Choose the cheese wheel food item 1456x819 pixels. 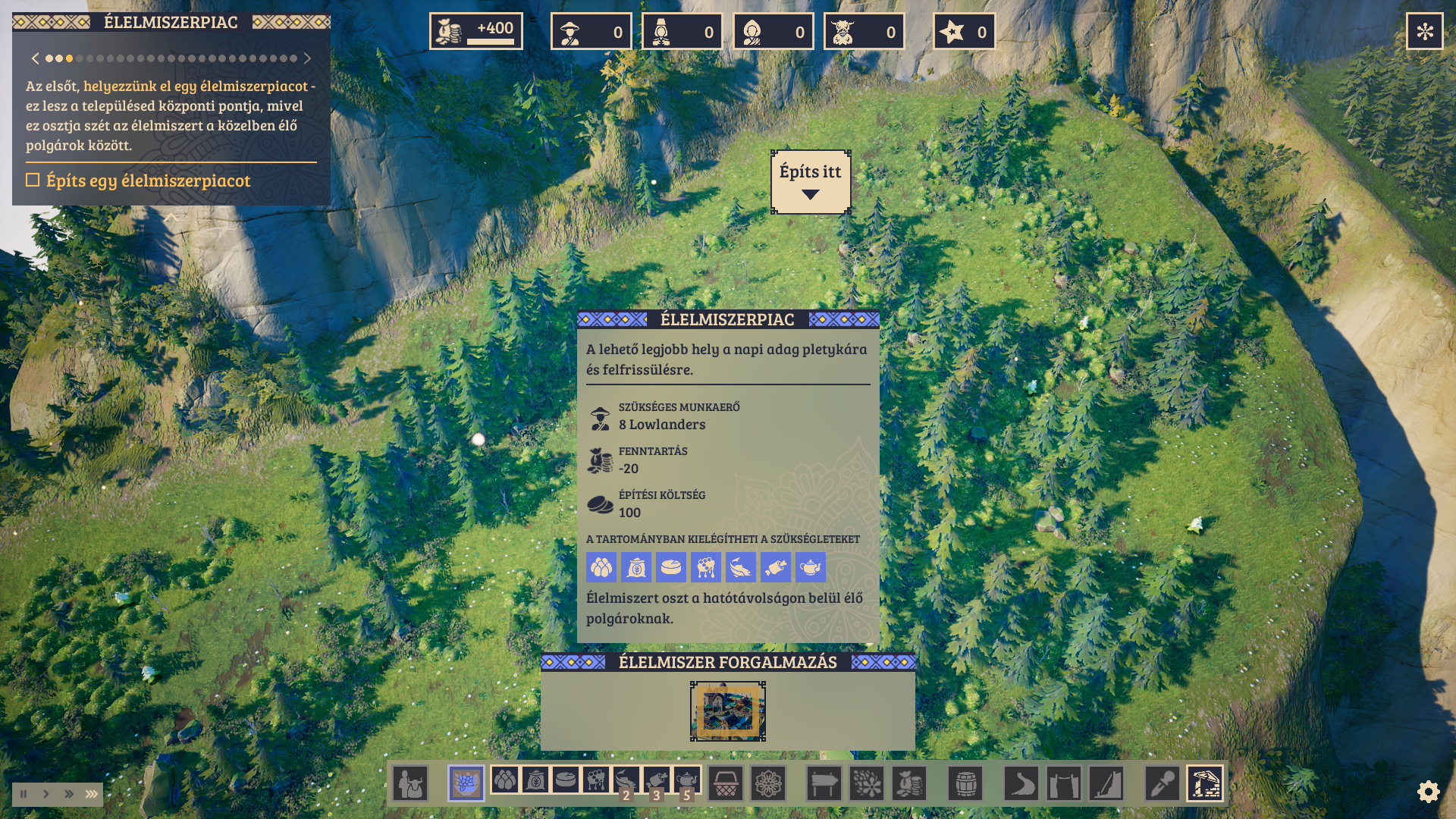point(565,780)
